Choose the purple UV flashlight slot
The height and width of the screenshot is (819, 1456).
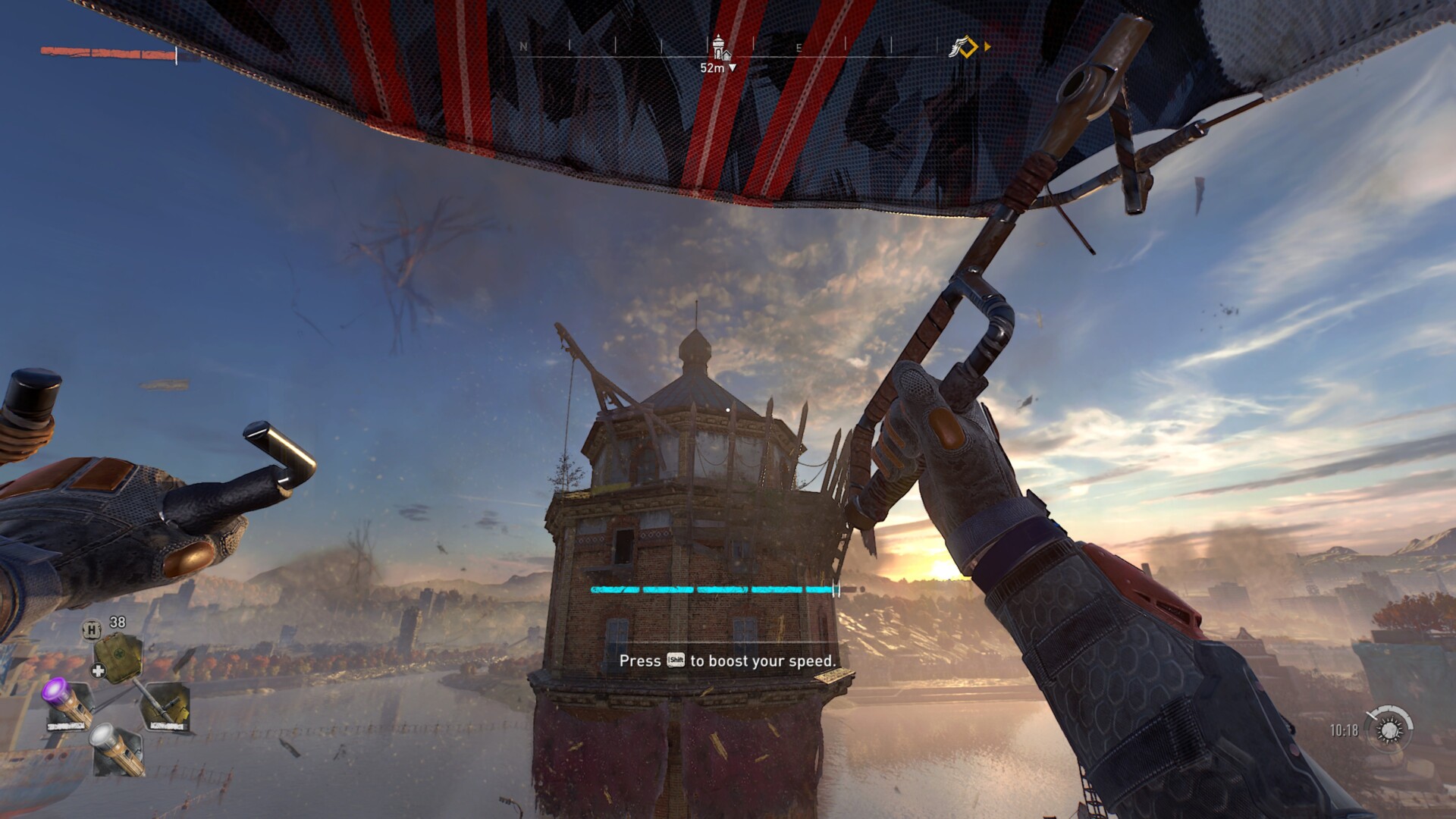tap(68, 705)
